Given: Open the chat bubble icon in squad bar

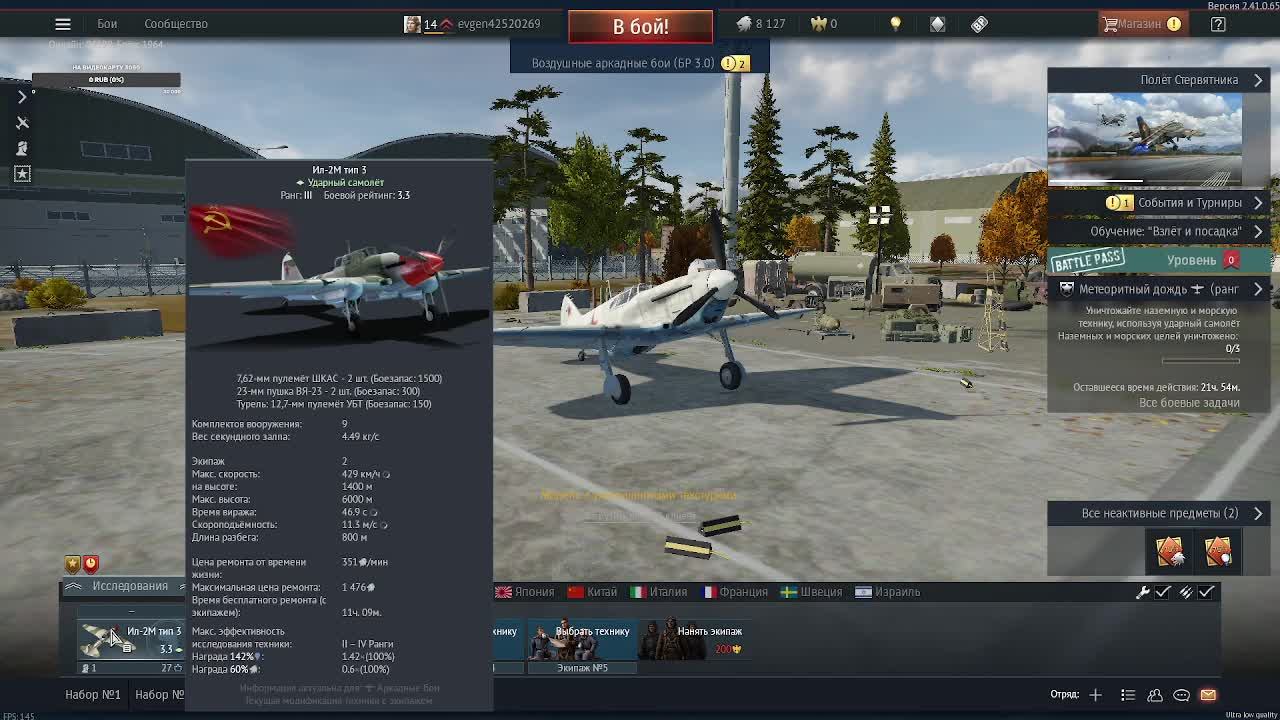Looking at the screenshot, I should [x=1182, y=694].
